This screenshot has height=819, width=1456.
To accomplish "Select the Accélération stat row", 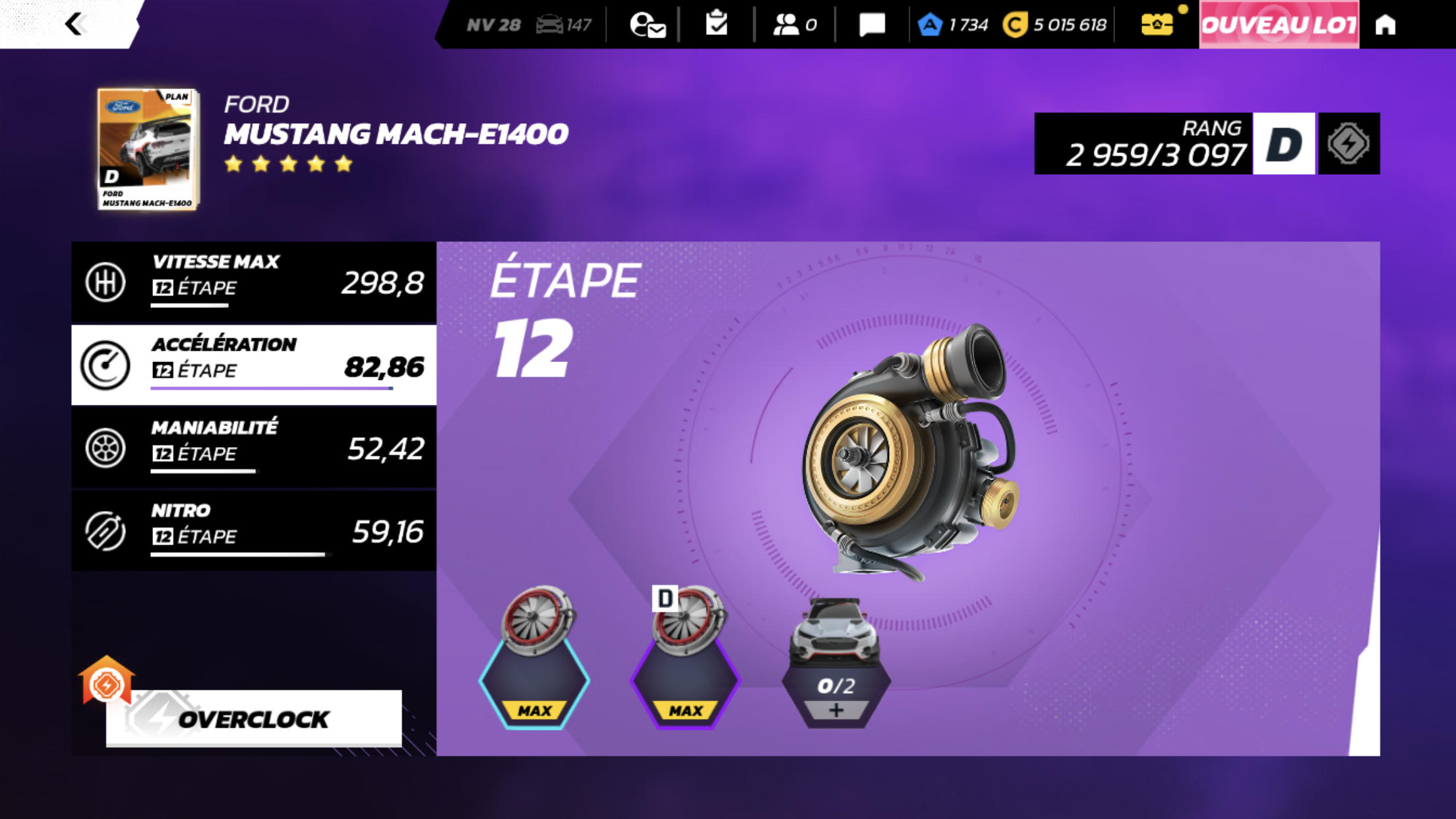I will (x=254, y=365).
